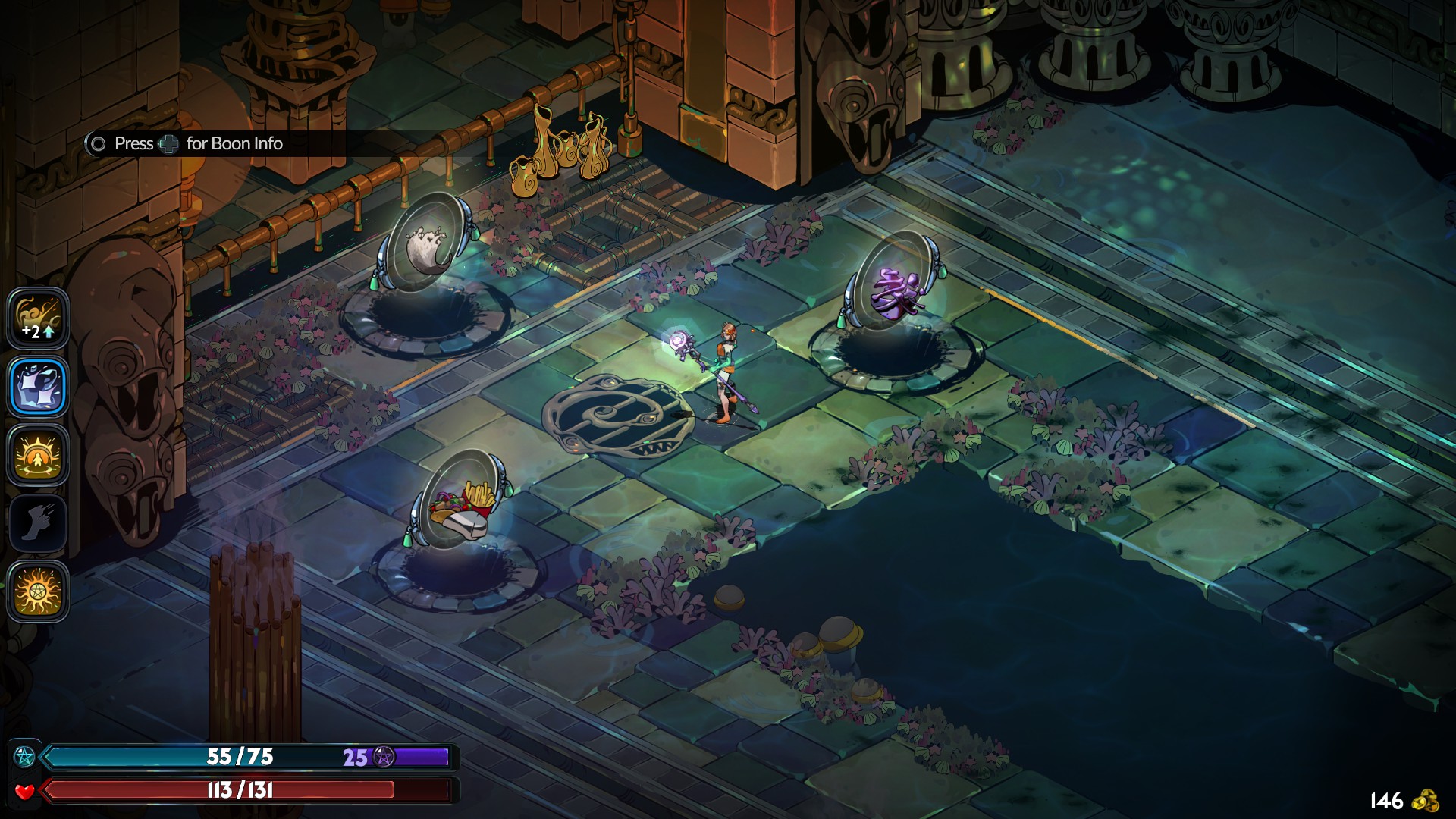
Task: Select the golden attack boon with +2 upgrade
Action: pyautogui.click(x=38, y=318)
